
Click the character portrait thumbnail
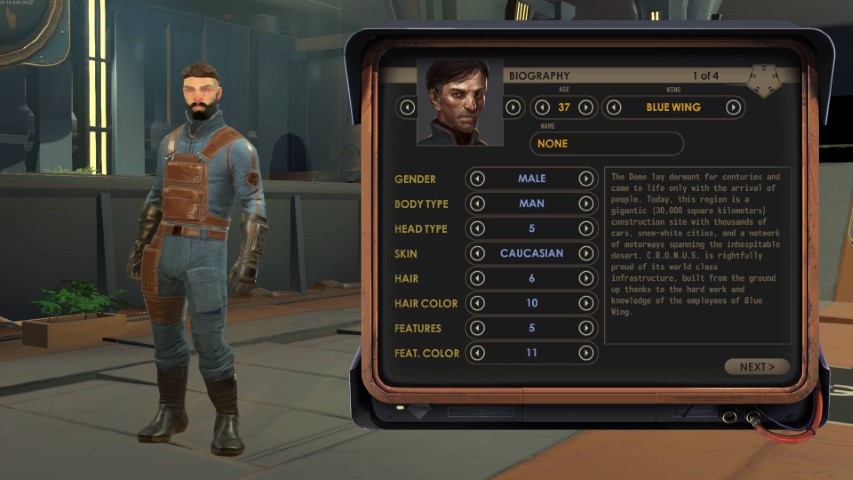click(x=459, y=103)
